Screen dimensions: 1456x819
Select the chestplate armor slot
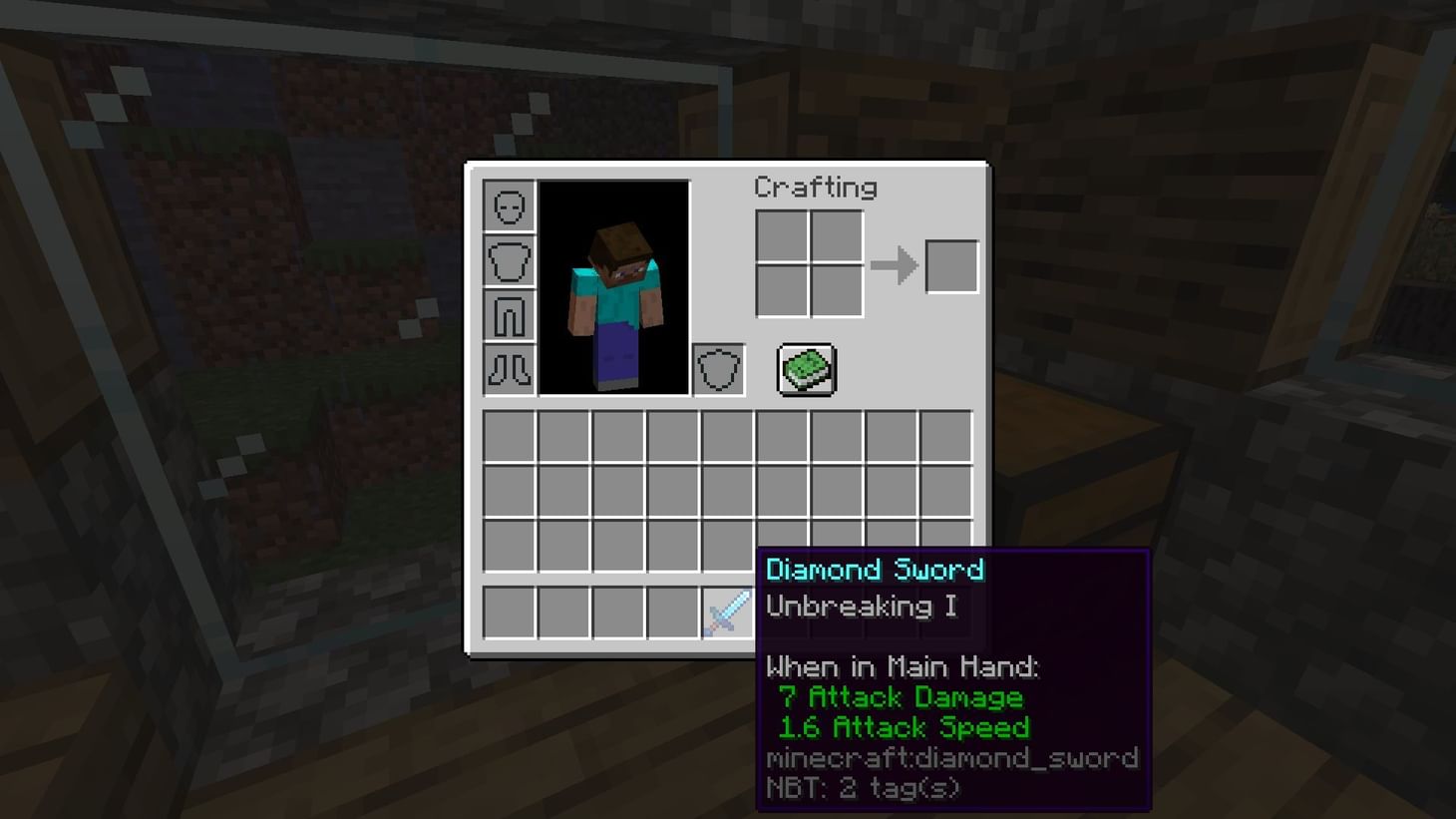(x=509, y=260)
